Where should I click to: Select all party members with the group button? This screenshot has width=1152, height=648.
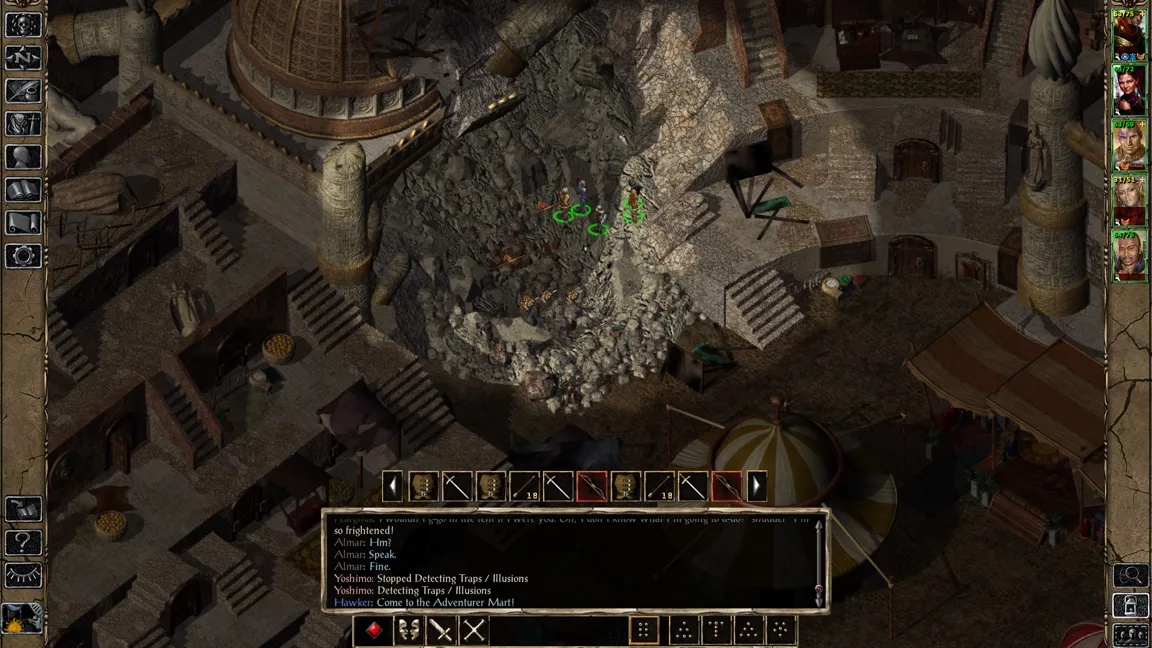coord(1130,634)
